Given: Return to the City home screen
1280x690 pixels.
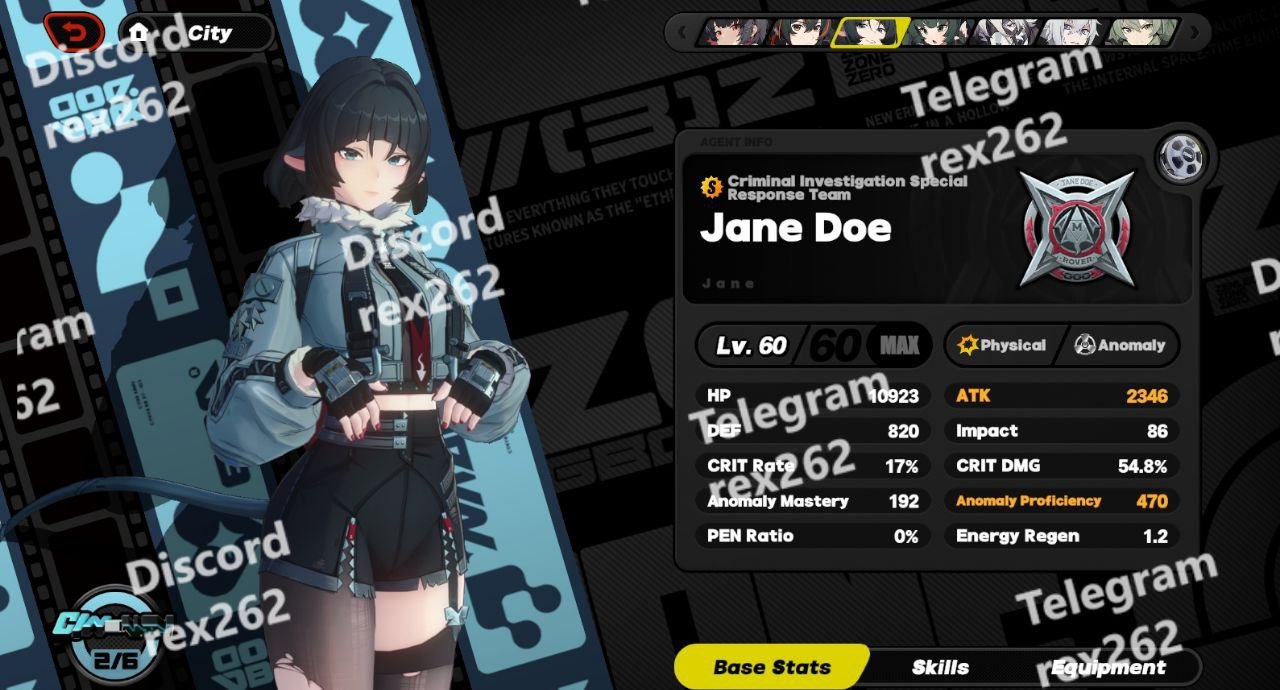Looking at the screenshot, I should tap(196, 33).
